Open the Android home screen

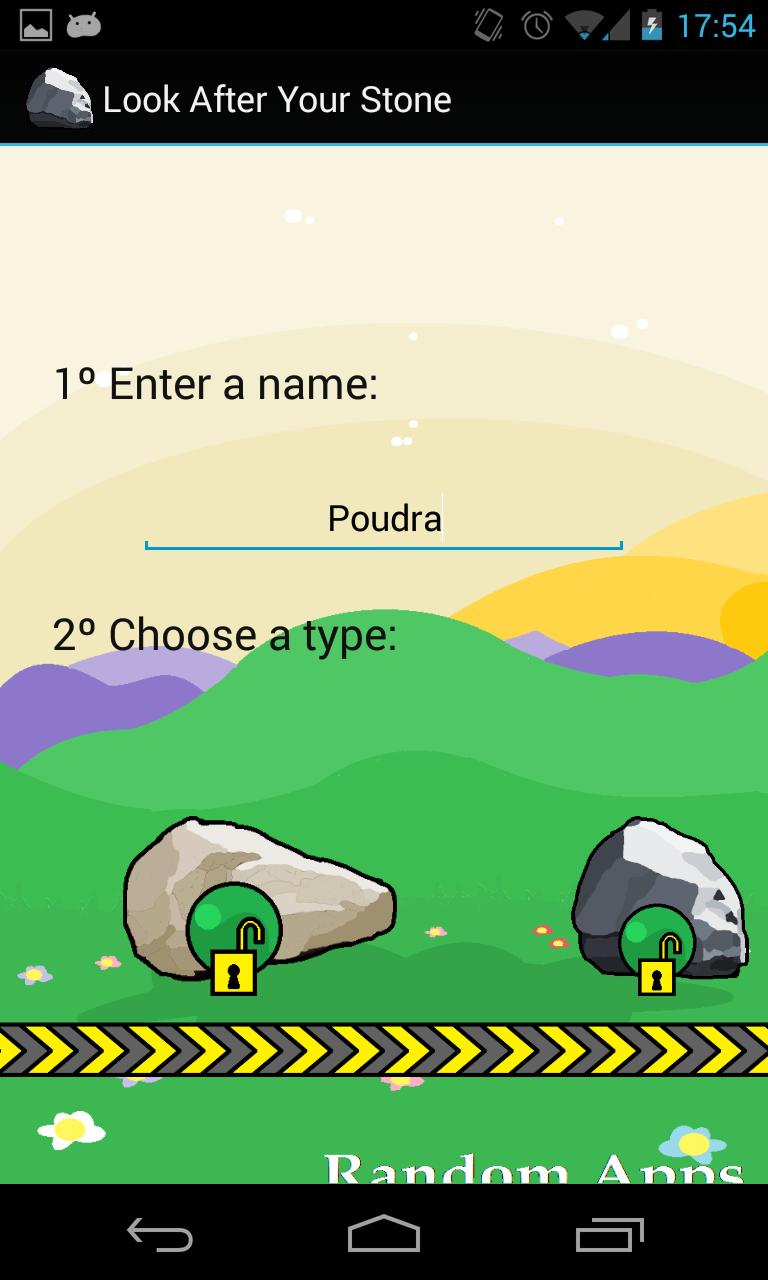point(384,1234)
